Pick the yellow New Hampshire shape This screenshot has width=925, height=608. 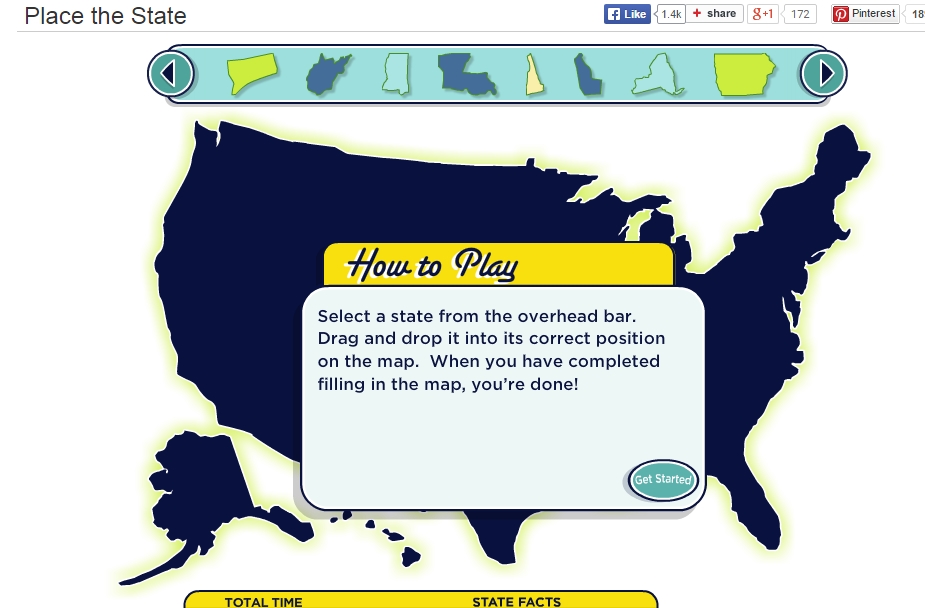[535, 74]
